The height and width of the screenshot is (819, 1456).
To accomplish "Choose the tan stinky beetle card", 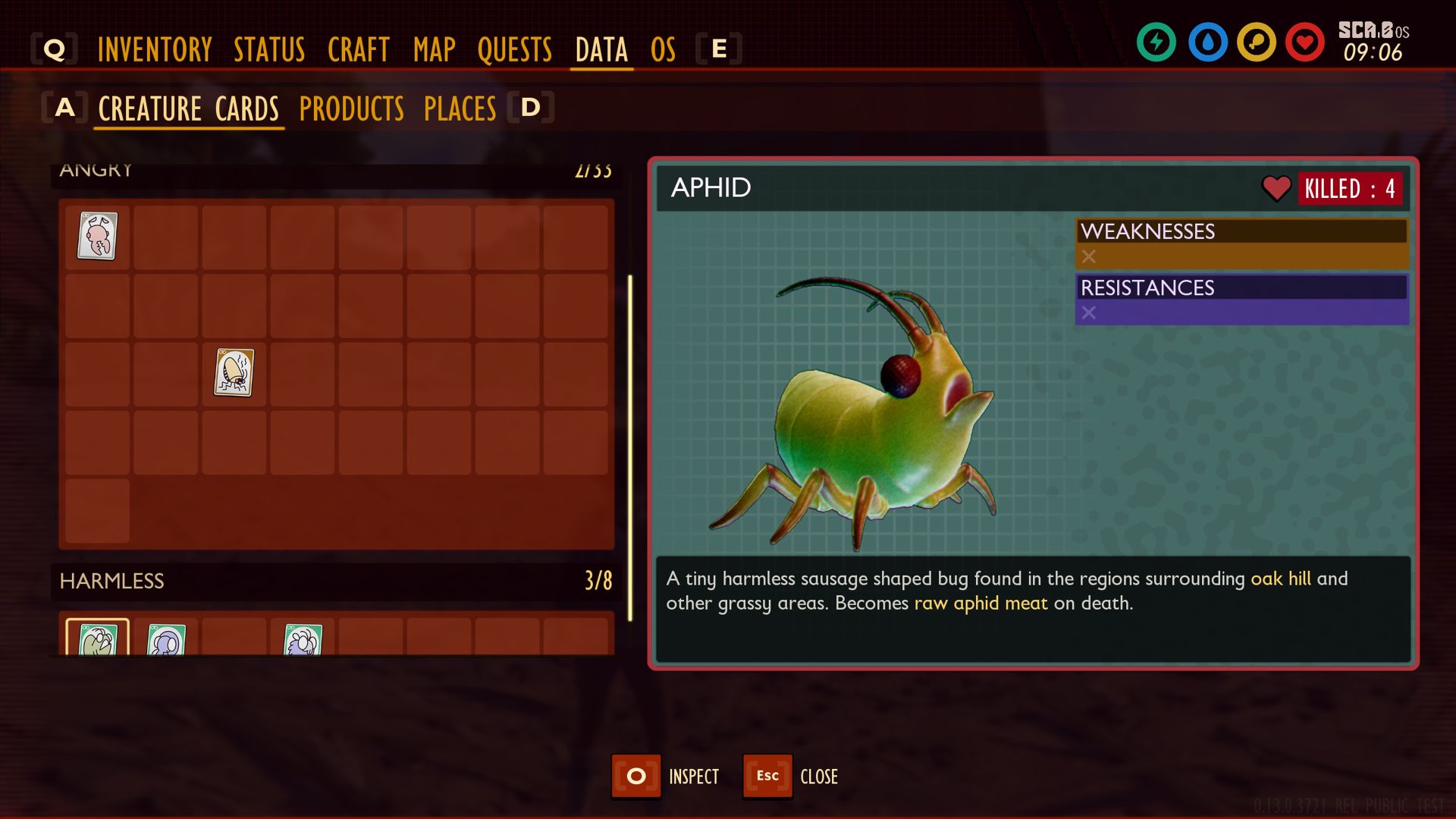I will coord(234,372).
